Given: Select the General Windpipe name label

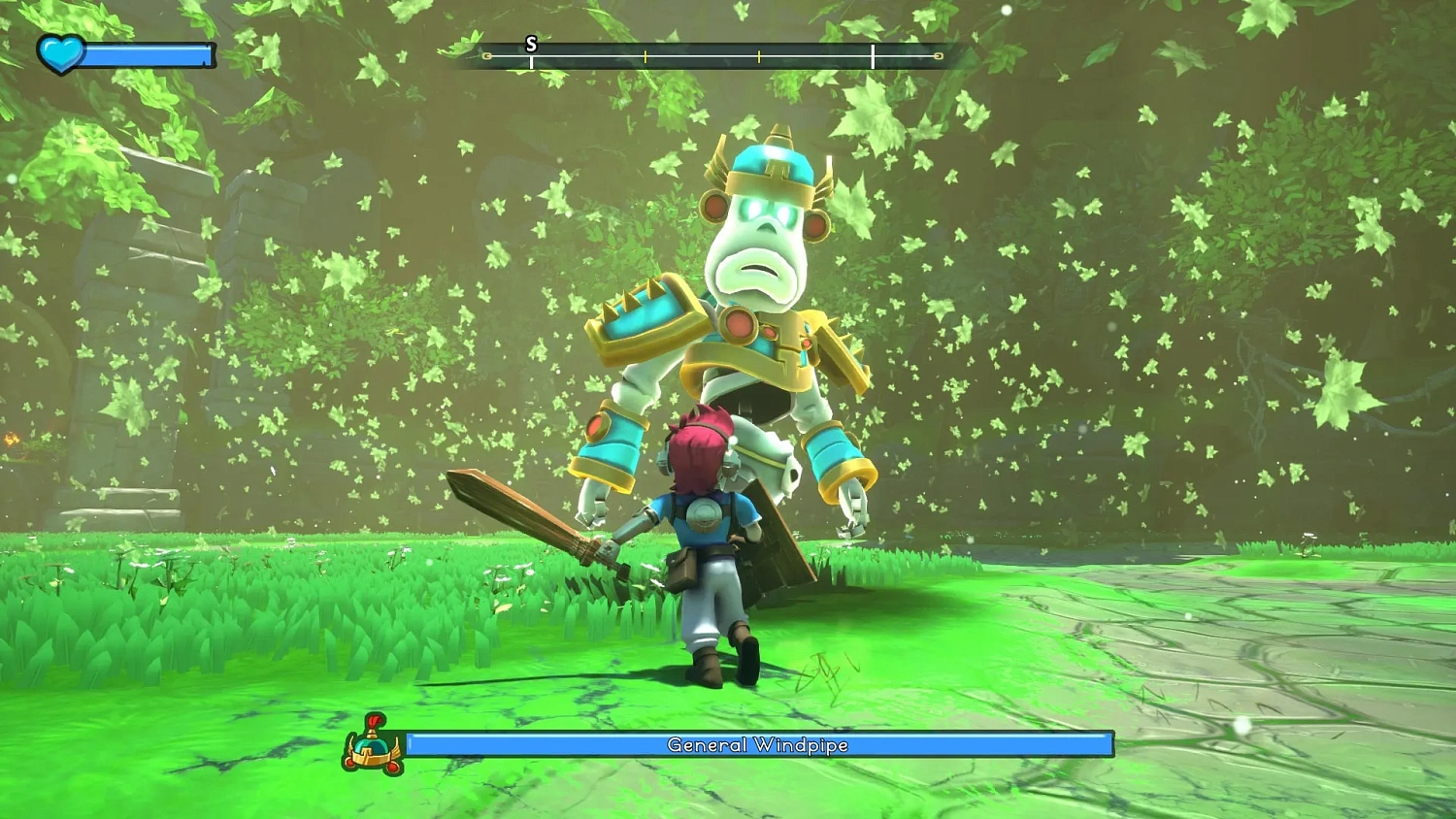Looking at the screenshot, I should (757, 746).
